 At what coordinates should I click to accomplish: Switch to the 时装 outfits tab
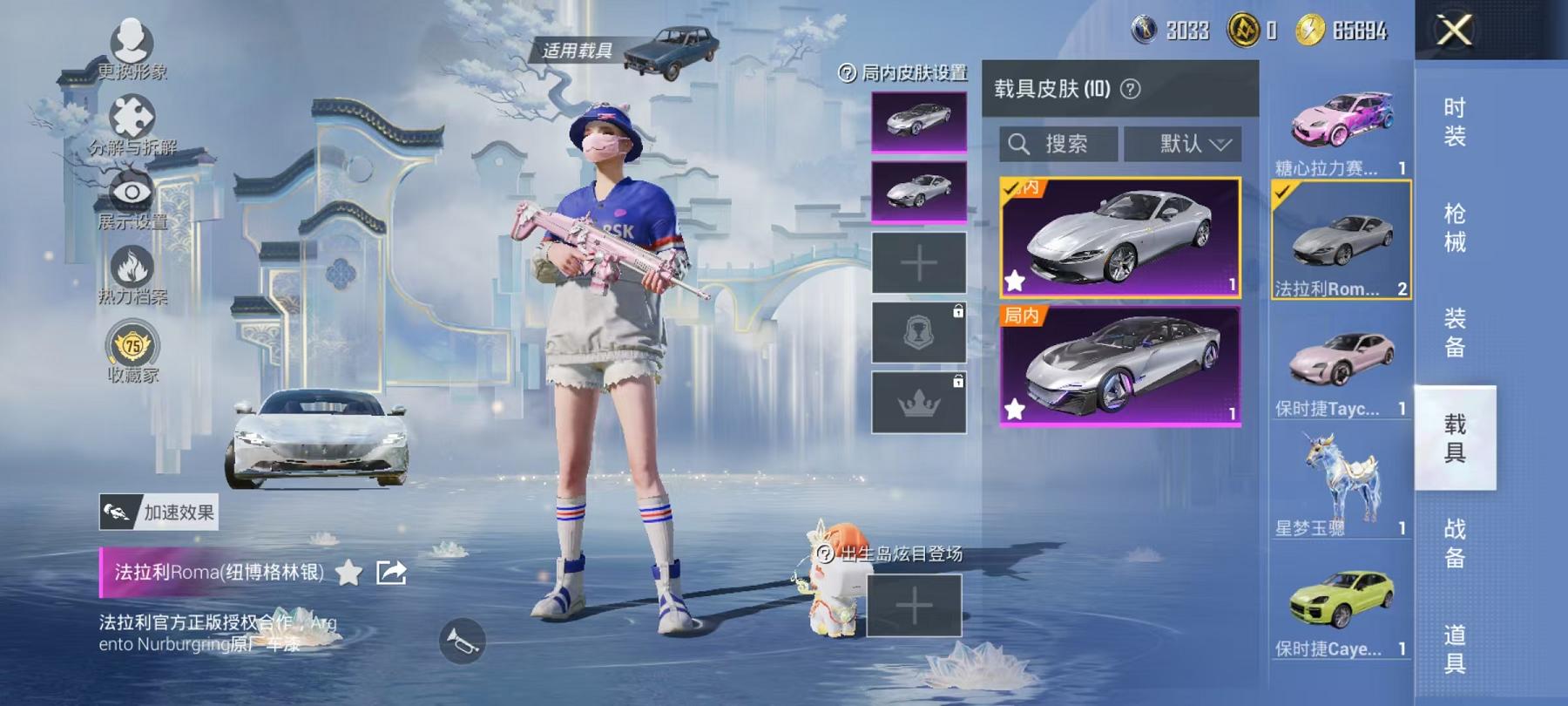pyautogui.click(x=1454, y=121)
